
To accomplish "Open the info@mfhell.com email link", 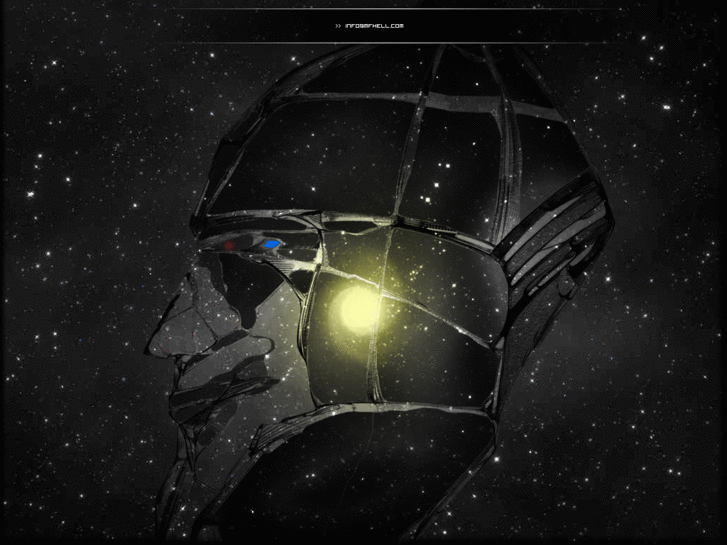I will tap(373, 26).
